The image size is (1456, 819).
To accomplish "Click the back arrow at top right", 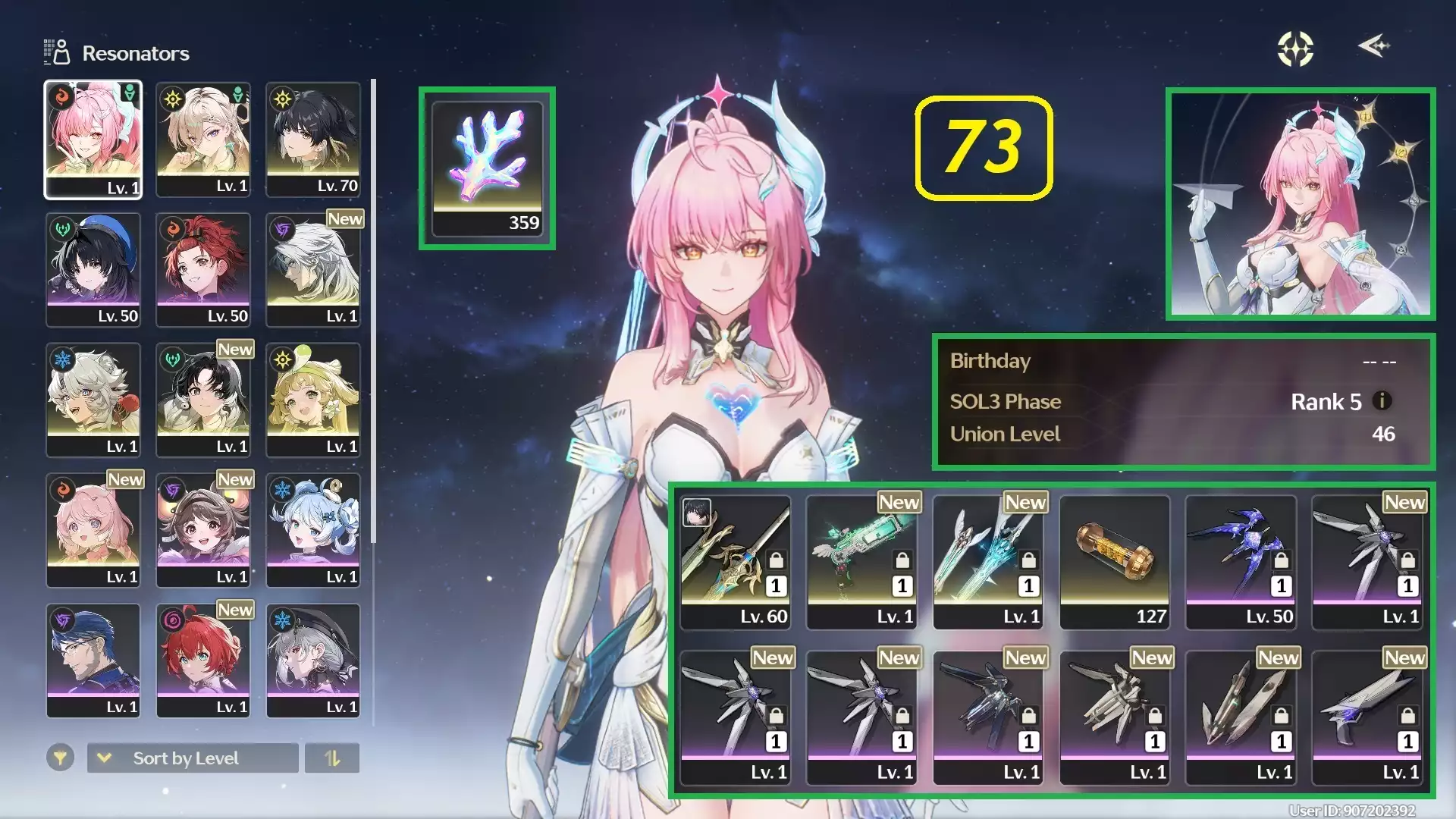I will 1373,46.
